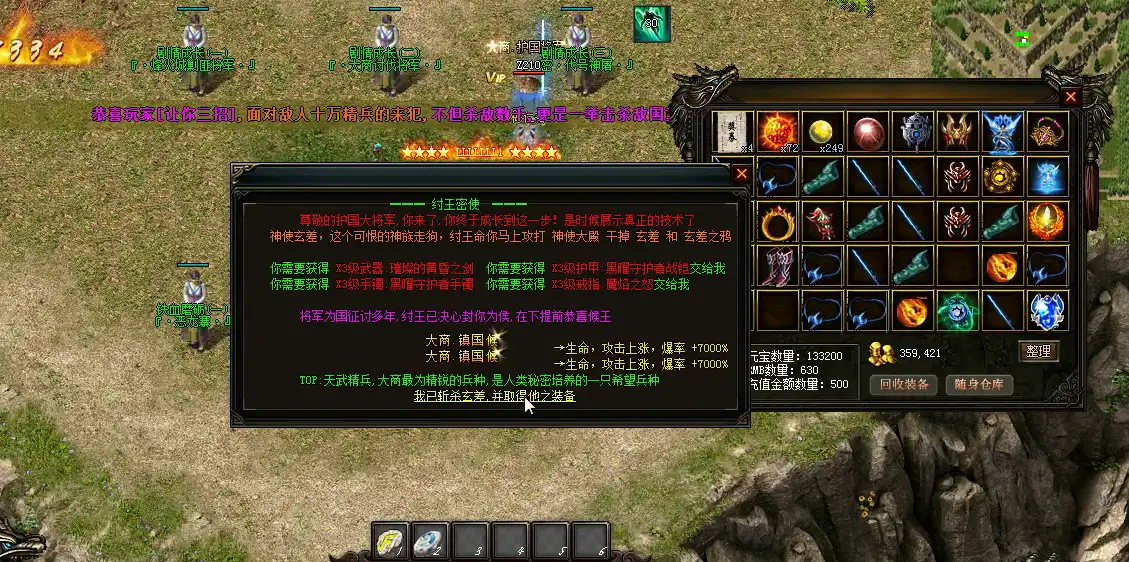The image size is (1129, 562).
Task: Click the 整理 sort button
Action: coord(1038,351)
